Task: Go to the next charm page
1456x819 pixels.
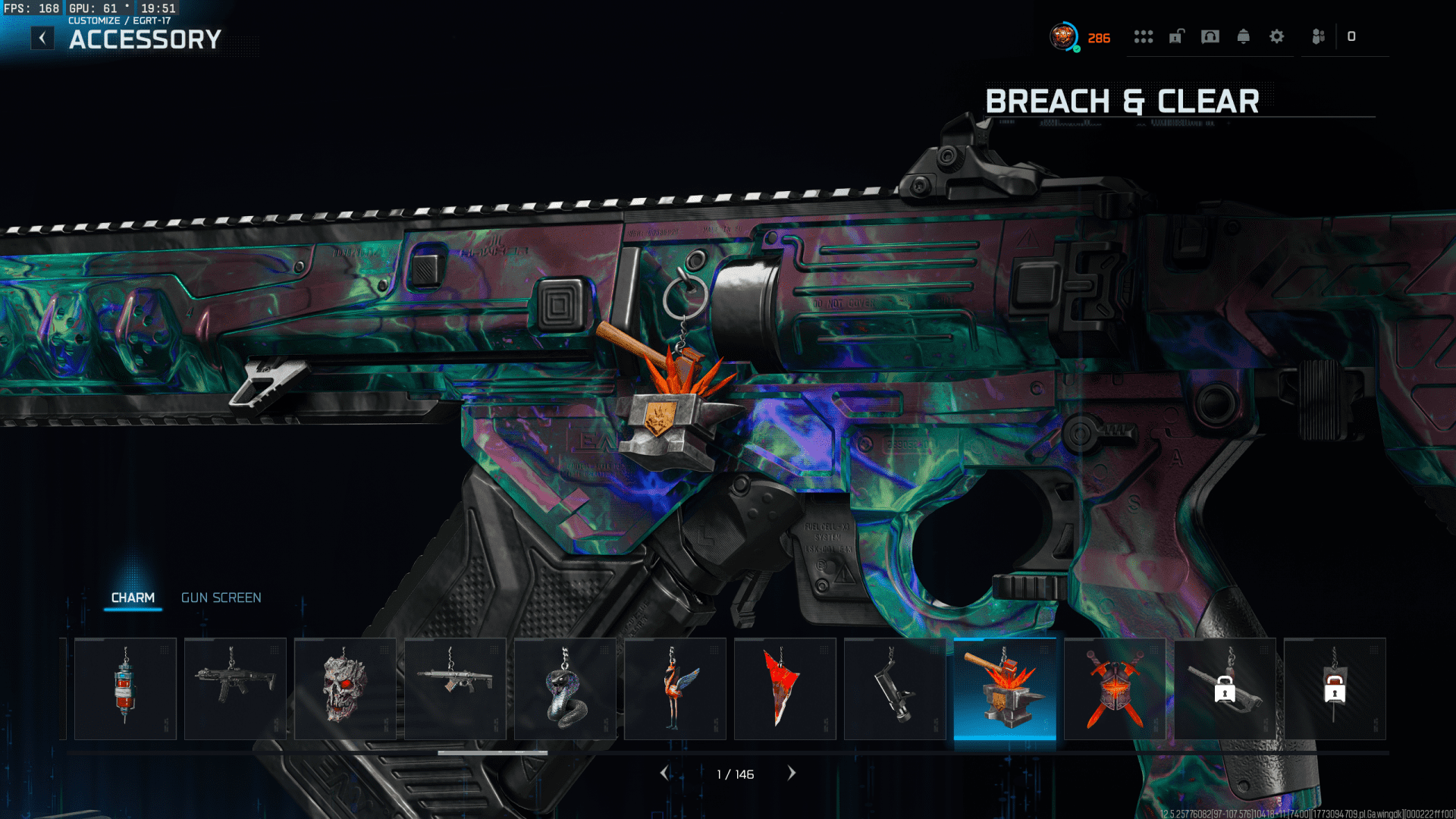Action: tap(792, 773)
